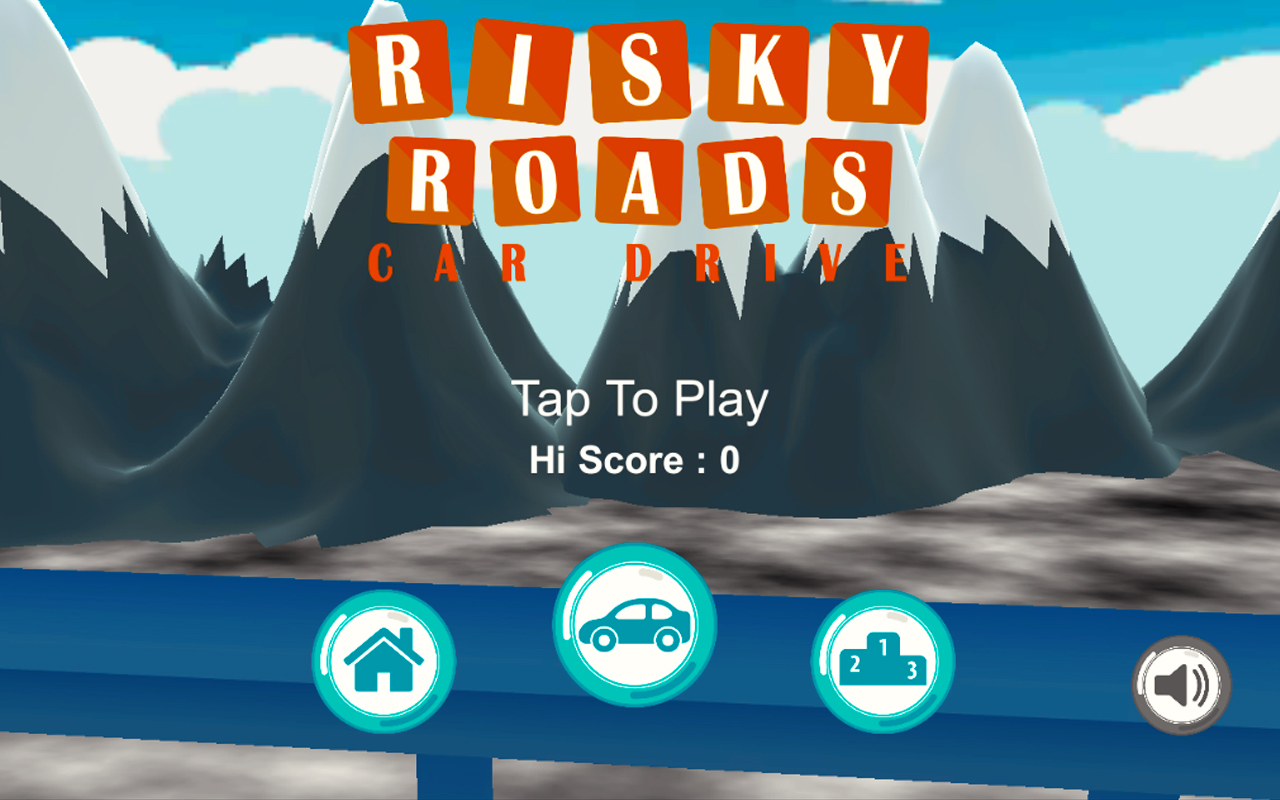
Task: Go to the home screen button
Action: click(383, 662)
